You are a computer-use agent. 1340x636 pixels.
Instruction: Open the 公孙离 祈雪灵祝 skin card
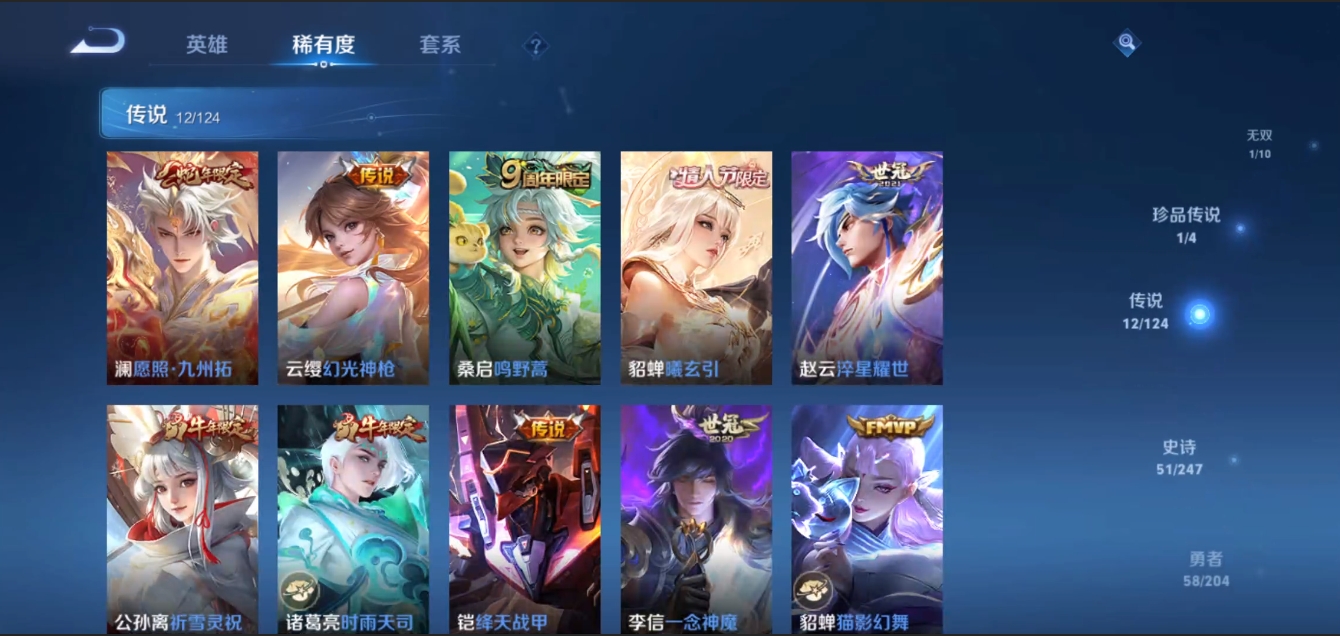coord(182,518)
